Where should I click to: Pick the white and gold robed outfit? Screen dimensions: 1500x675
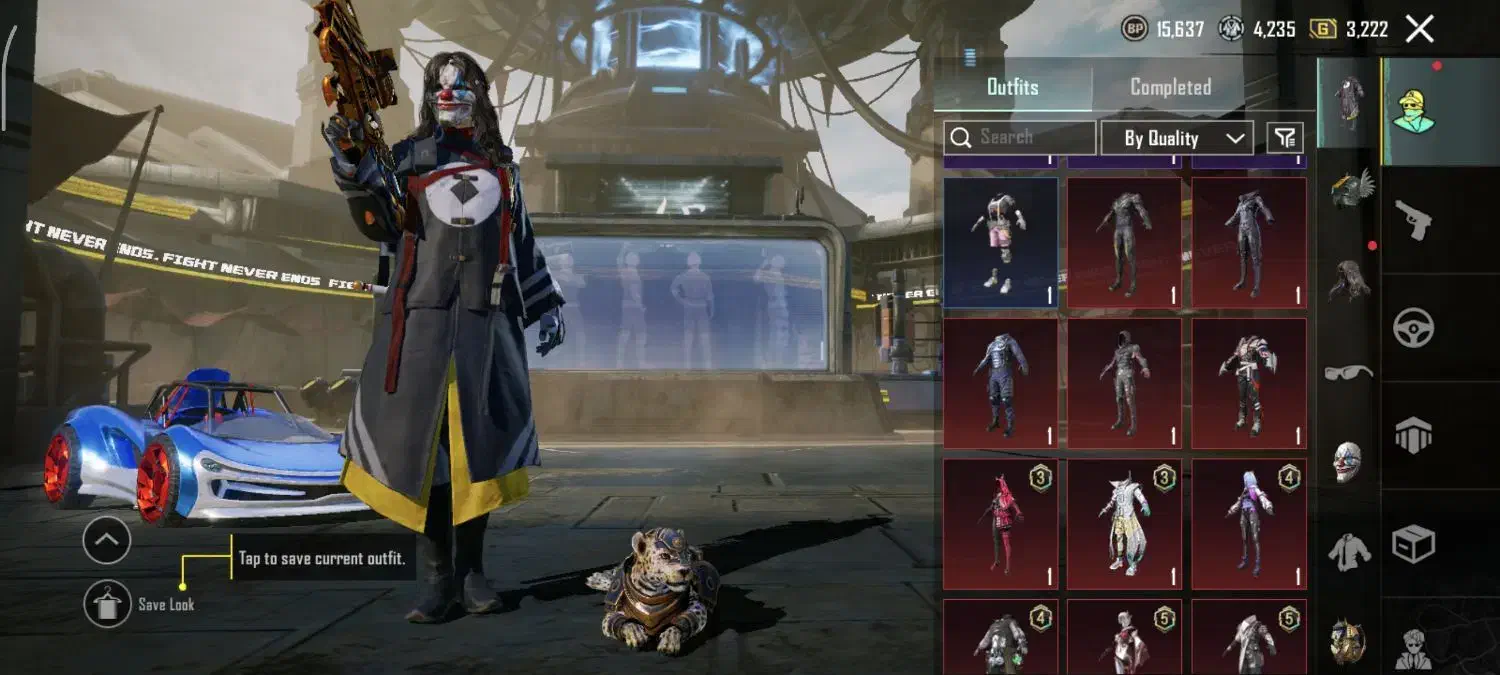(x=1124, y=524)
